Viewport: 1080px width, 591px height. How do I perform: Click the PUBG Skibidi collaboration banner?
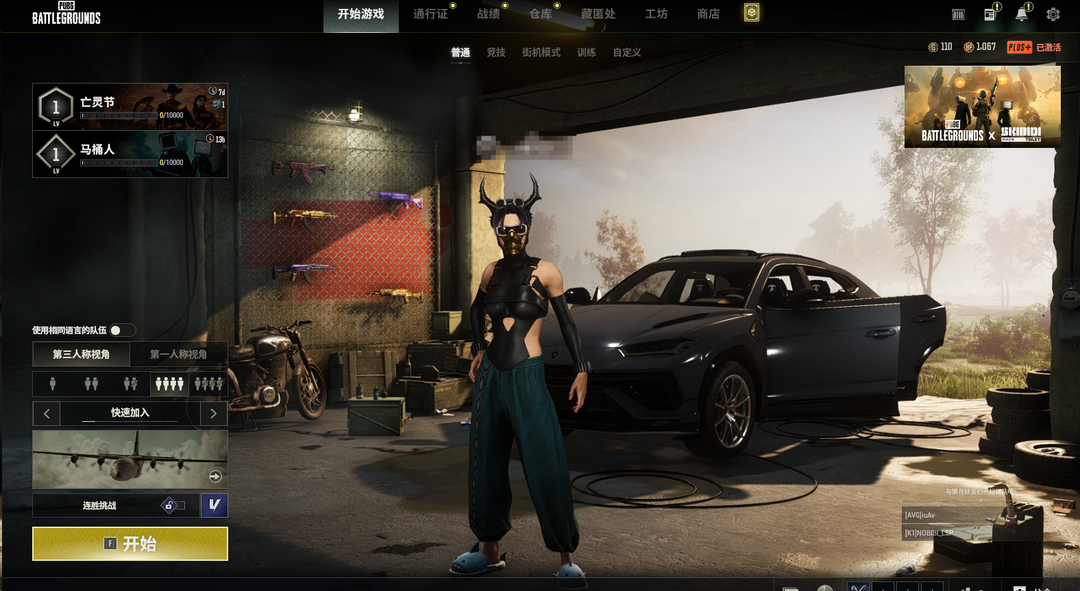click(982, 107)
